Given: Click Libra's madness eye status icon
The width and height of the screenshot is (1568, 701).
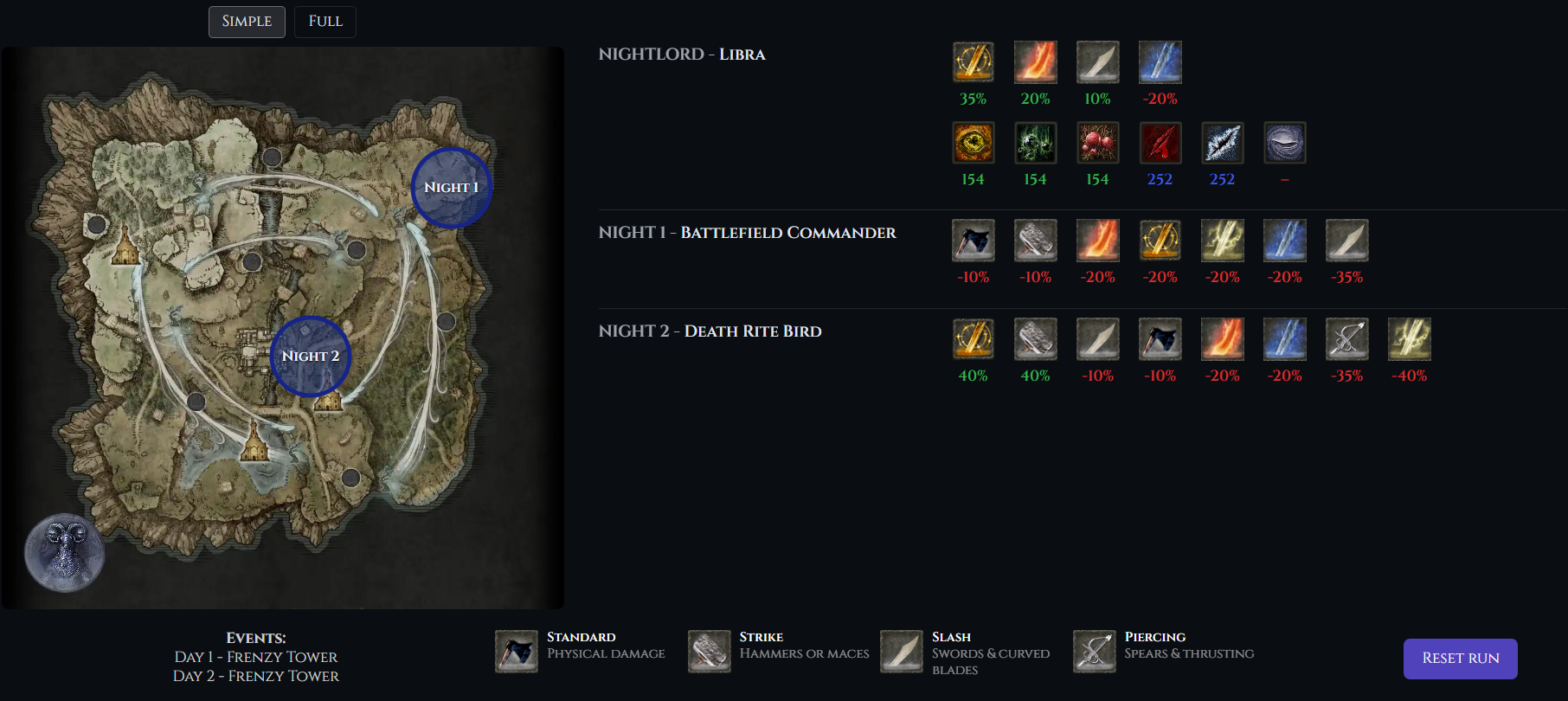Looking at the screenshot, I should (x=973, y=143).
